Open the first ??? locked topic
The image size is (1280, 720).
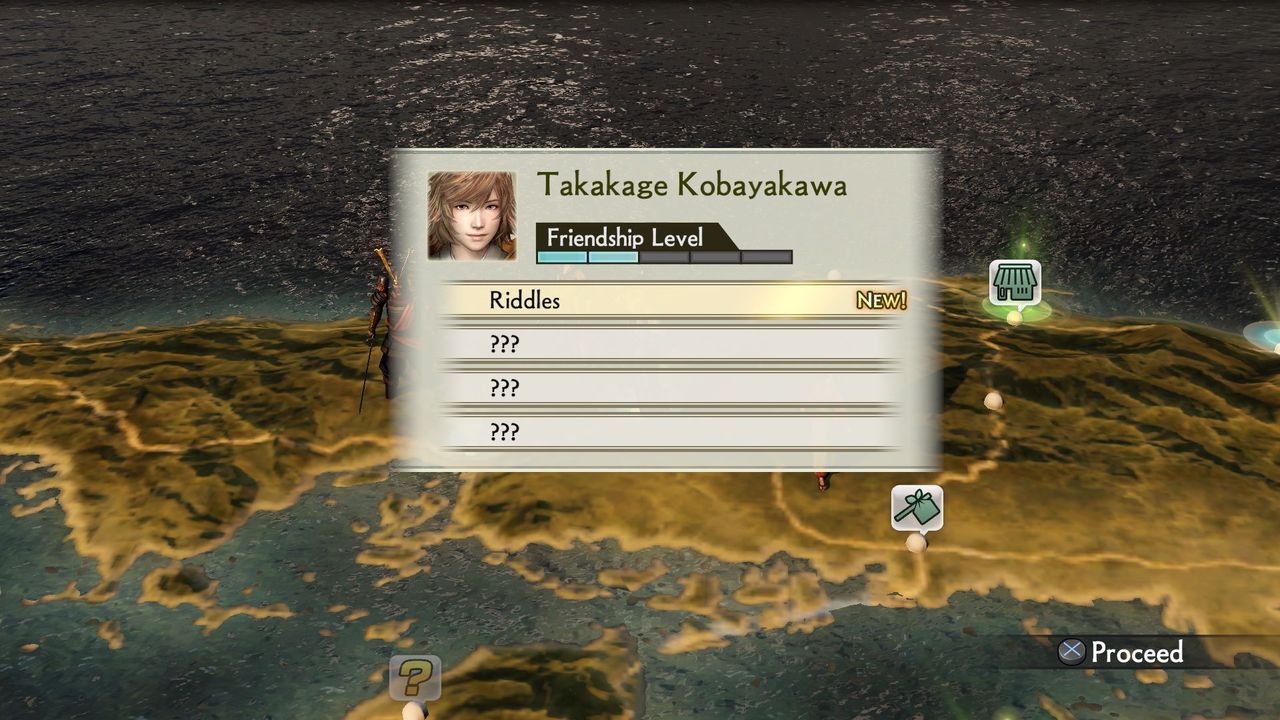pos(505,344)
